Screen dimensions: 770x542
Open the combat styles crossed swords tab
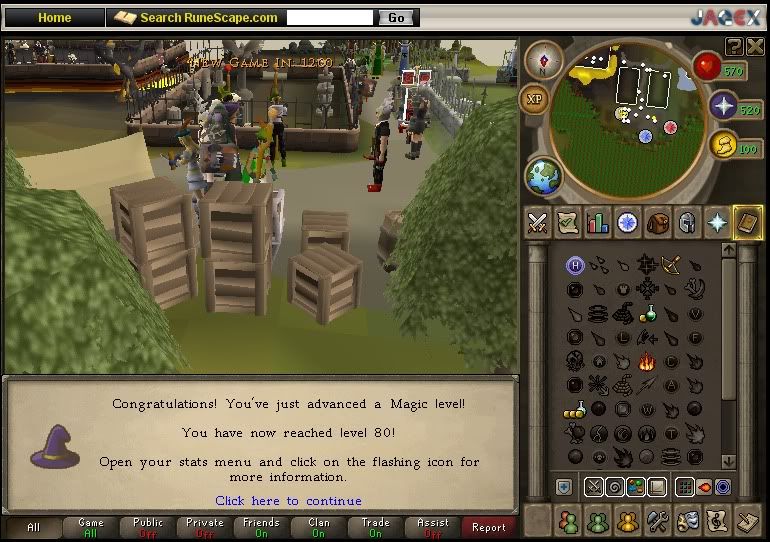pos(539,223)
